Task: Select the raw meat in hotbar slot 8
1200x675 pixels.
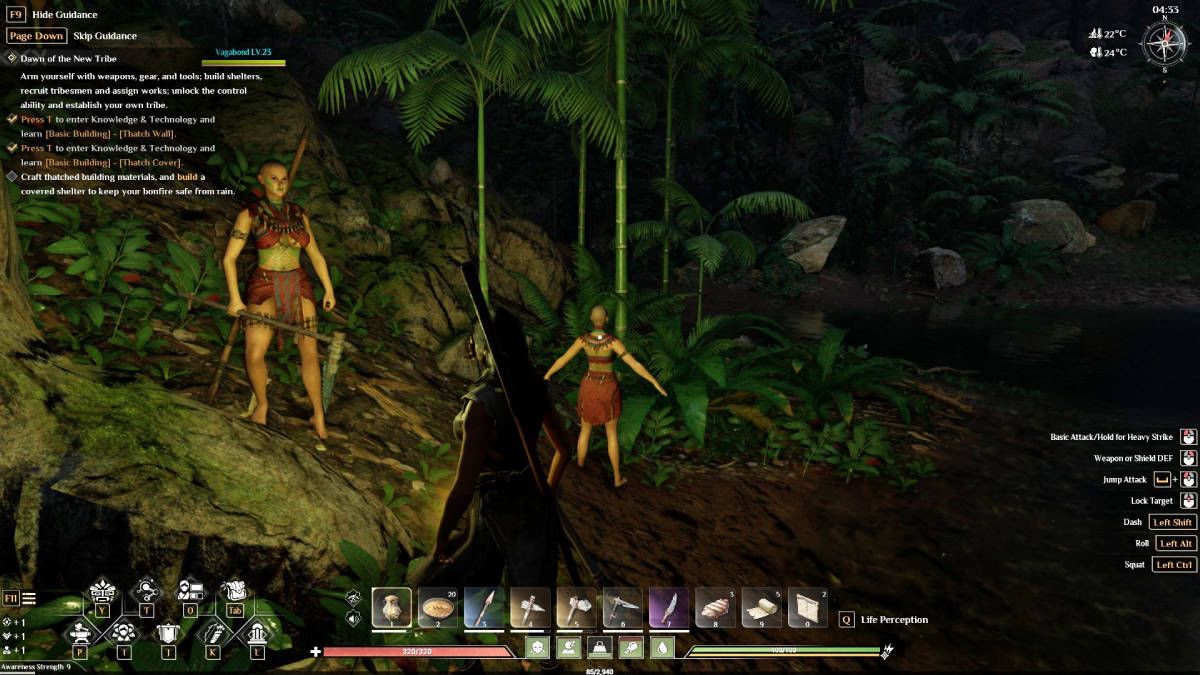Action: (715, 607)
